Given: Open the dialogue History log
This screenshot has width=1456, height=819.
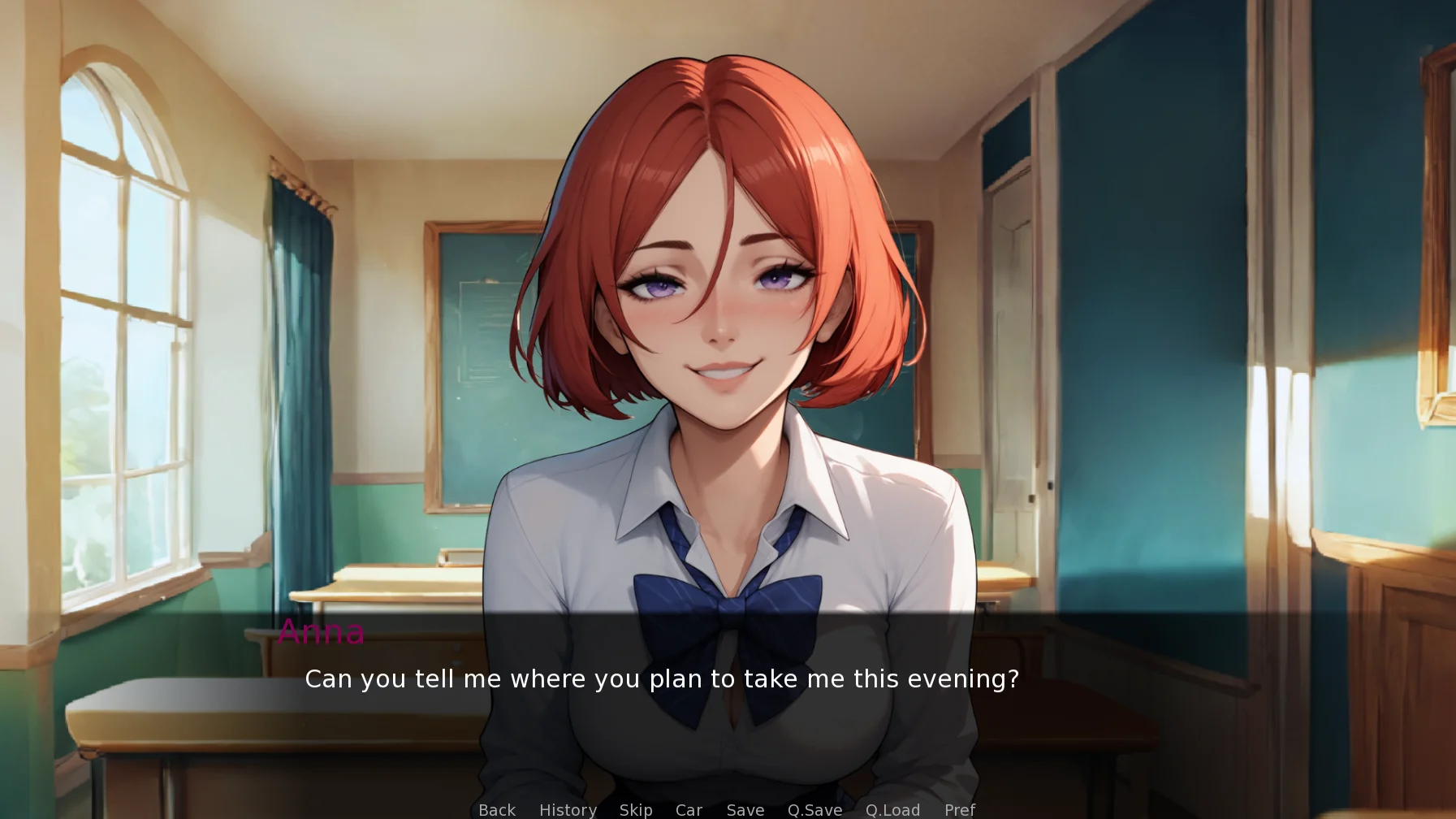Looking at the screenshot, I should click(568, 809).
